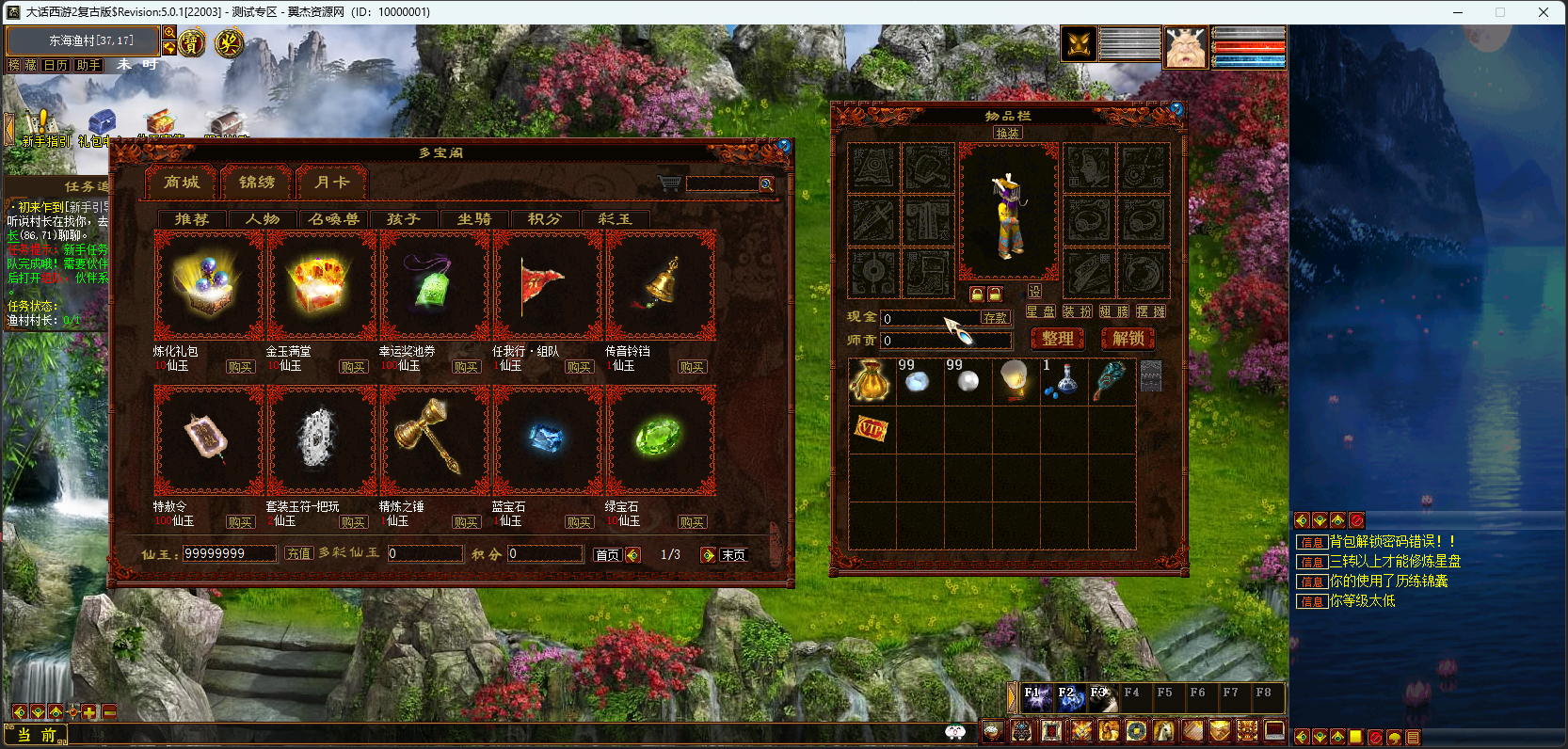Open the 存款 deposit option
Screen dimensions: 1568x749
point(995,318)
